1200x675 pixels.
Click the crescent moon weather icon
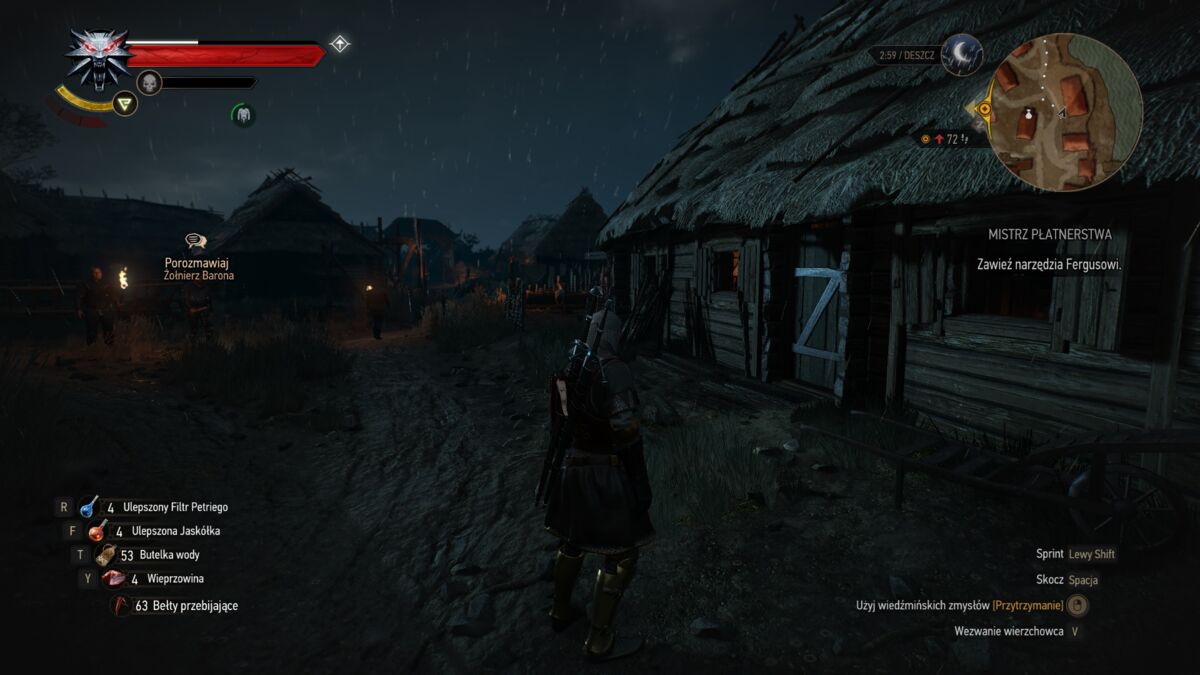(x=962, y=54)
